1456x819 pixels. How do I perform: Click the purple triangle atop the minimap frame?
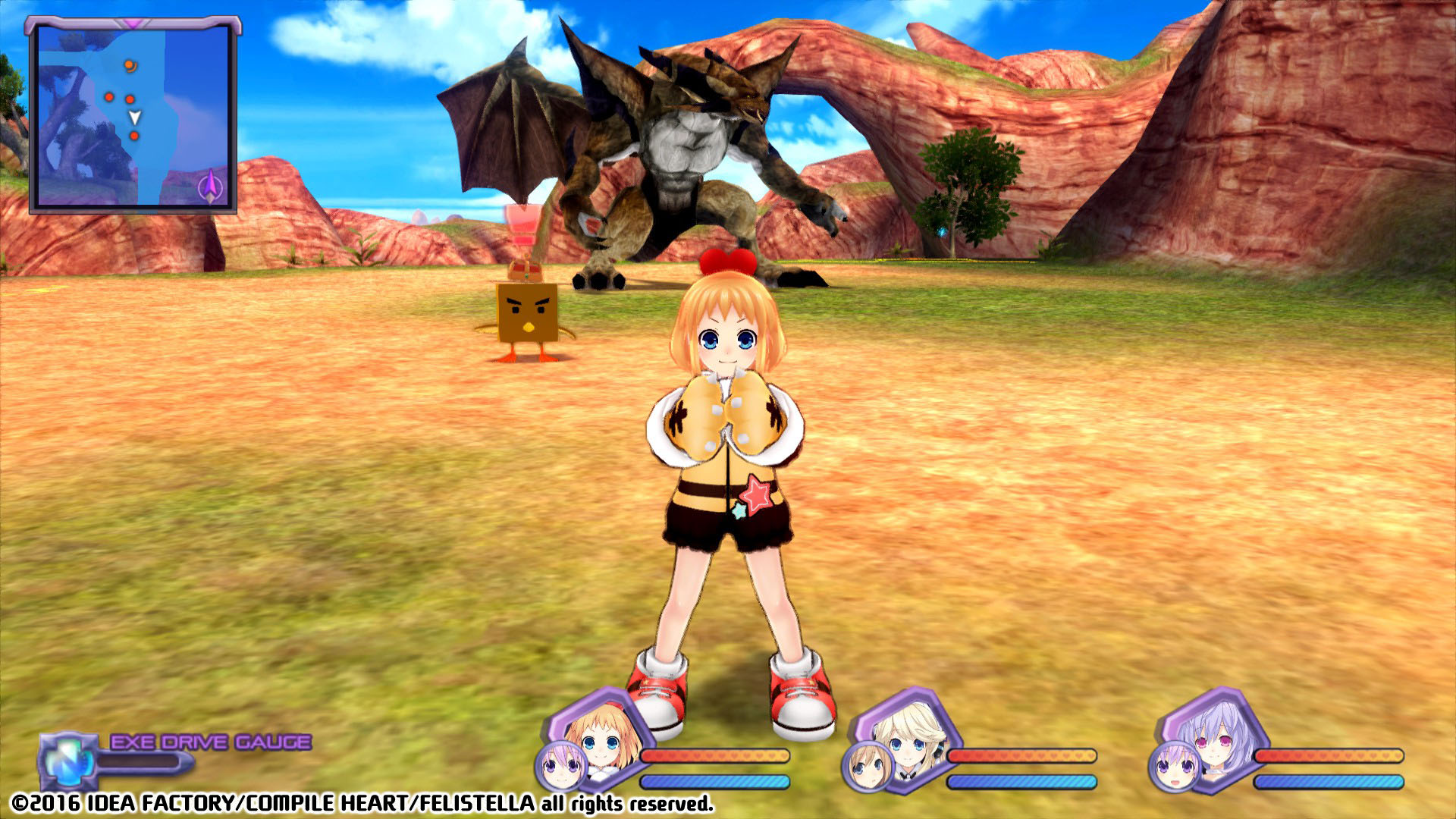(x=132, y=23)
